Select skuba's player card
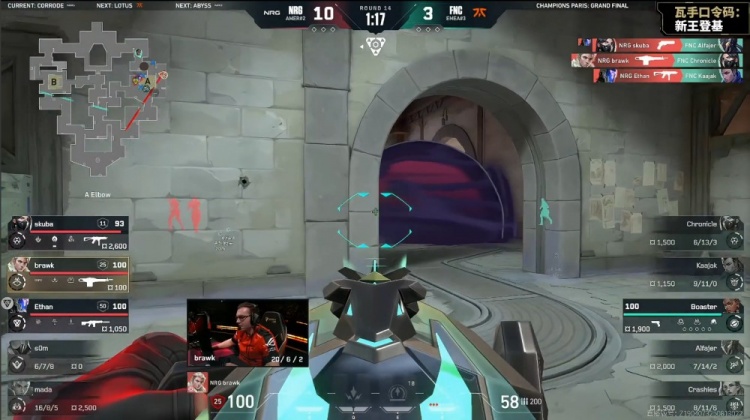 [66, 232]
